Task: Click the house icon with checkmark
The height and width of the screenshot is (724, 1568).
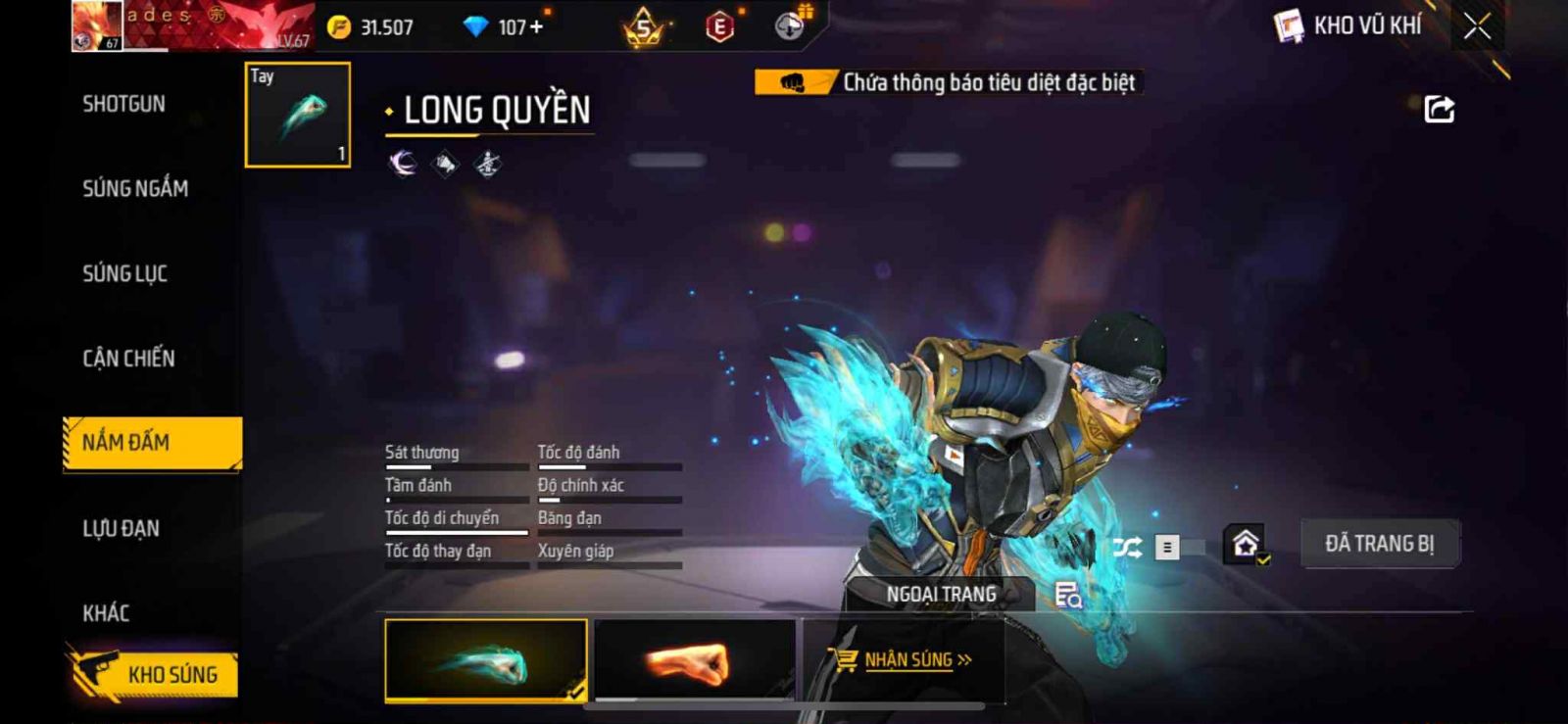Action: pyautogui.click(x=1247, y=544)
